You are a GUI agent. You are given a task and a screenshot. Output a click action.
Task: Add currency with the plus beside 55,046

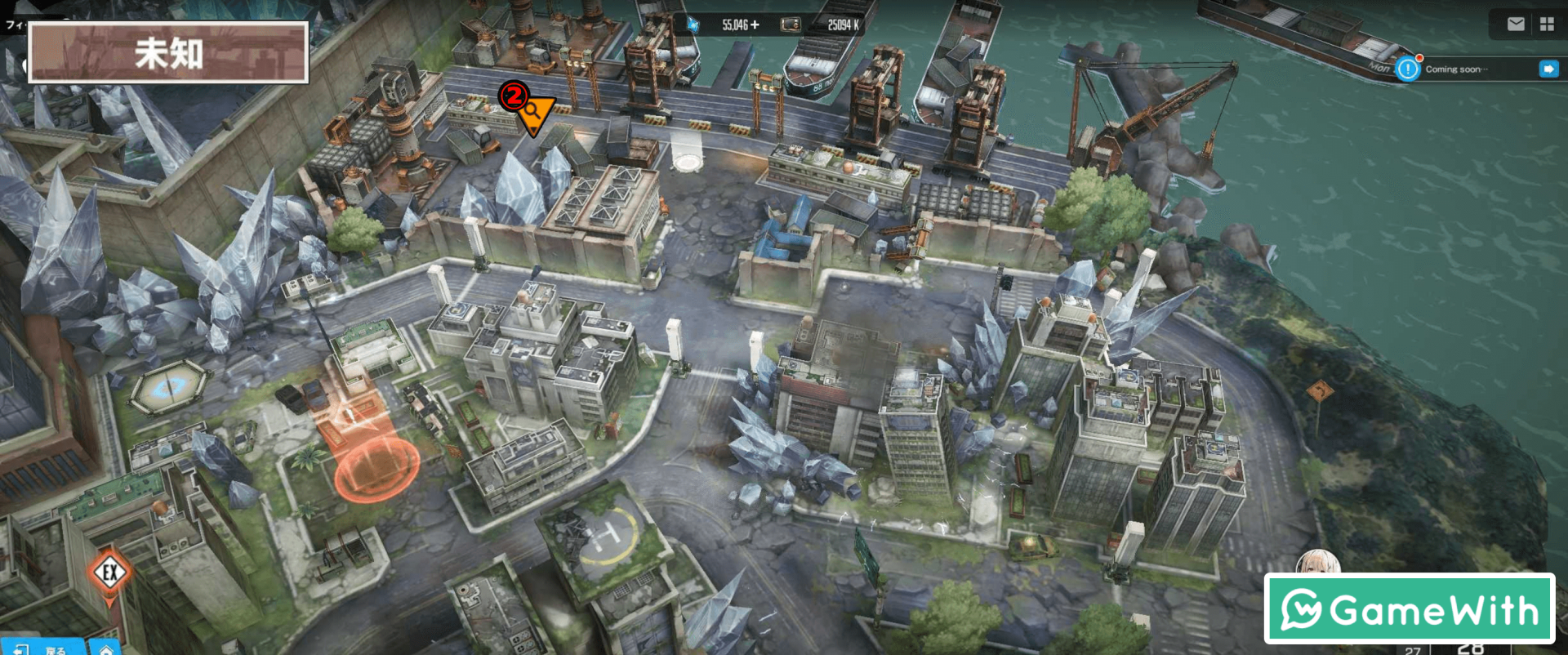[755, 25]
